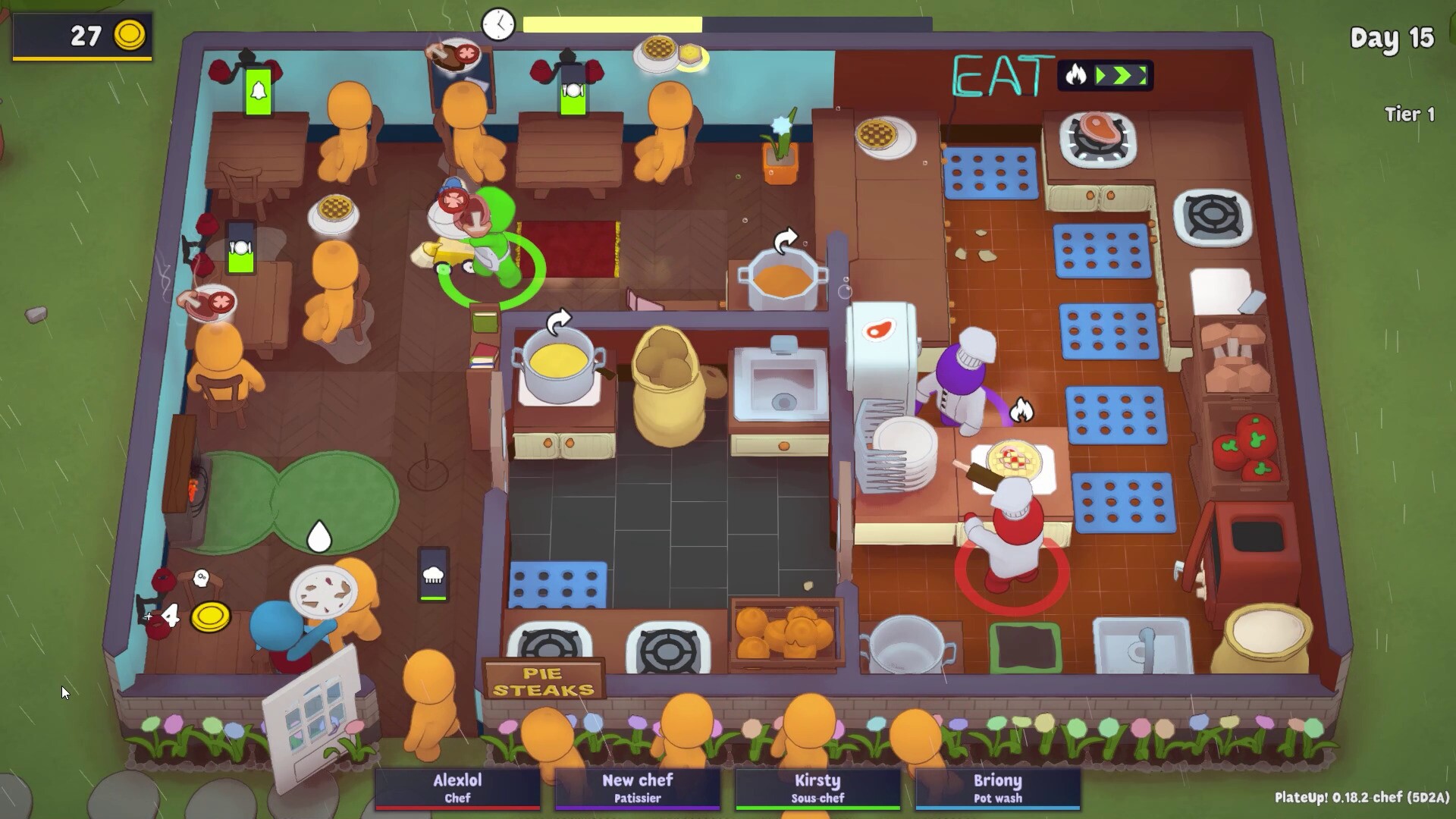Click the rotating arrow toggle on the orange soup pot
This screenshot has height=819, width=1456.
784,241
